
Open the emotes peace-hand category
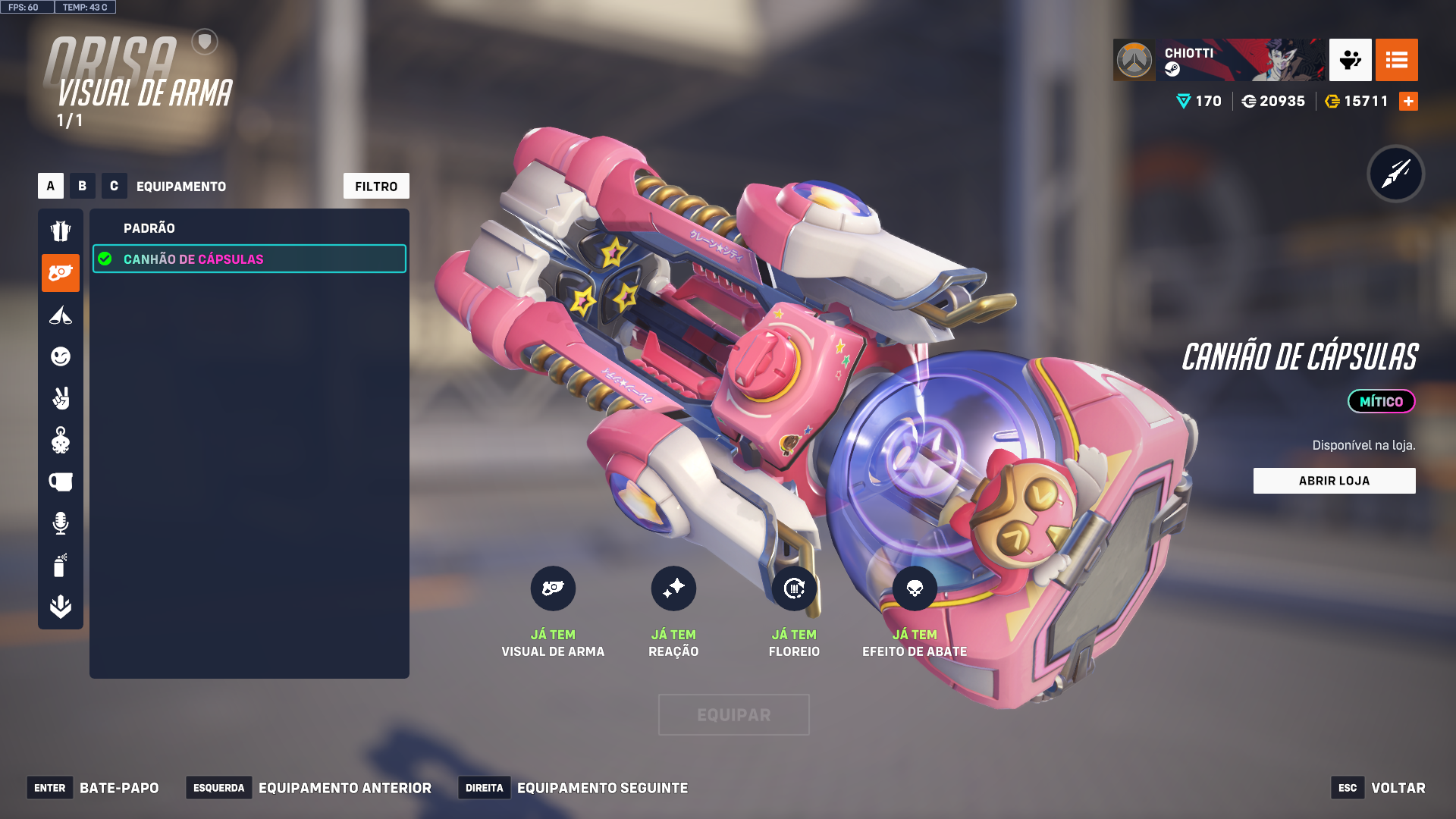61,398
